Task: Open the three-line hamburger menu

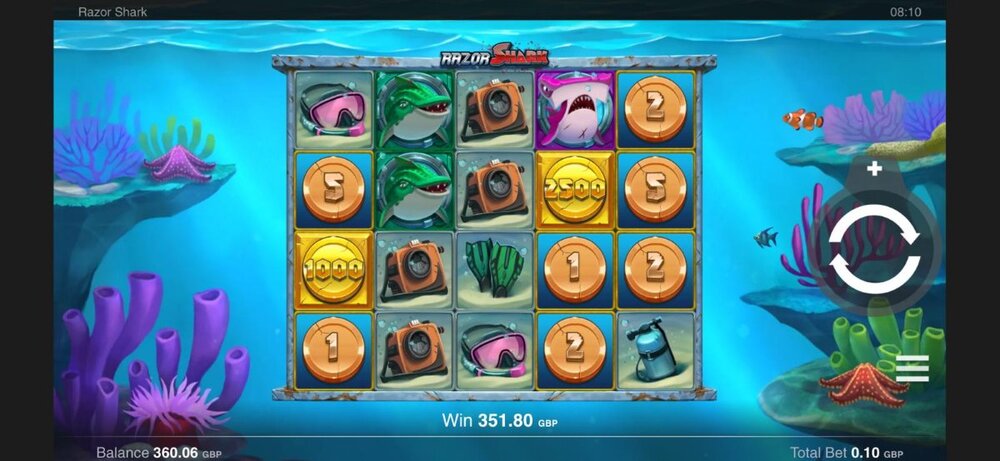Action: (912, 369)
